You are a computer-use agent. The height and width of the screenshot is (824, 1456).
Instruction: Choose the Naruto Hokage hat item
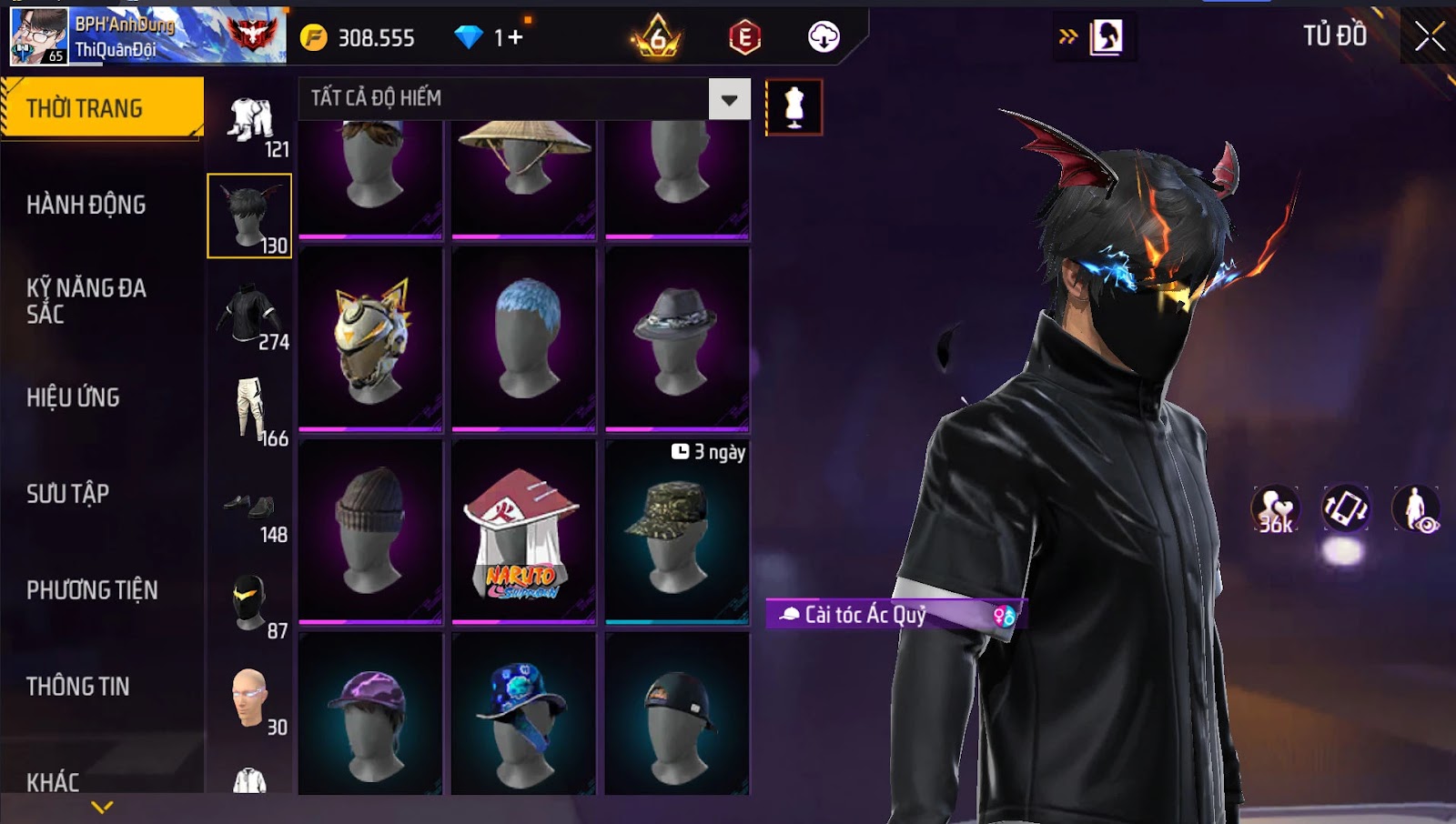[523, 533]
